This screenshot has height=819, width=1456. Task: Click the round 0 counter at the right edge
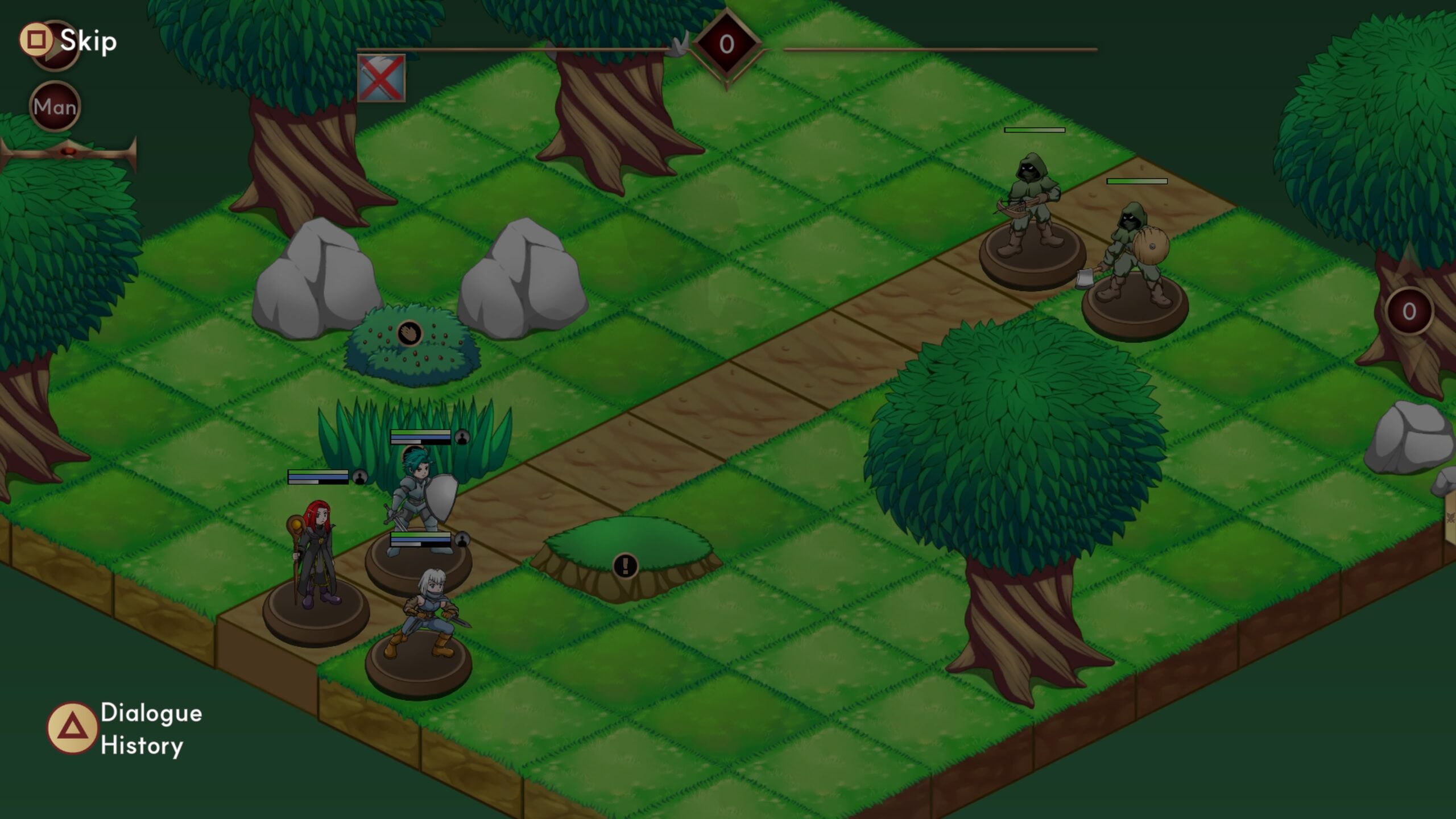[x=1409, y=311]
